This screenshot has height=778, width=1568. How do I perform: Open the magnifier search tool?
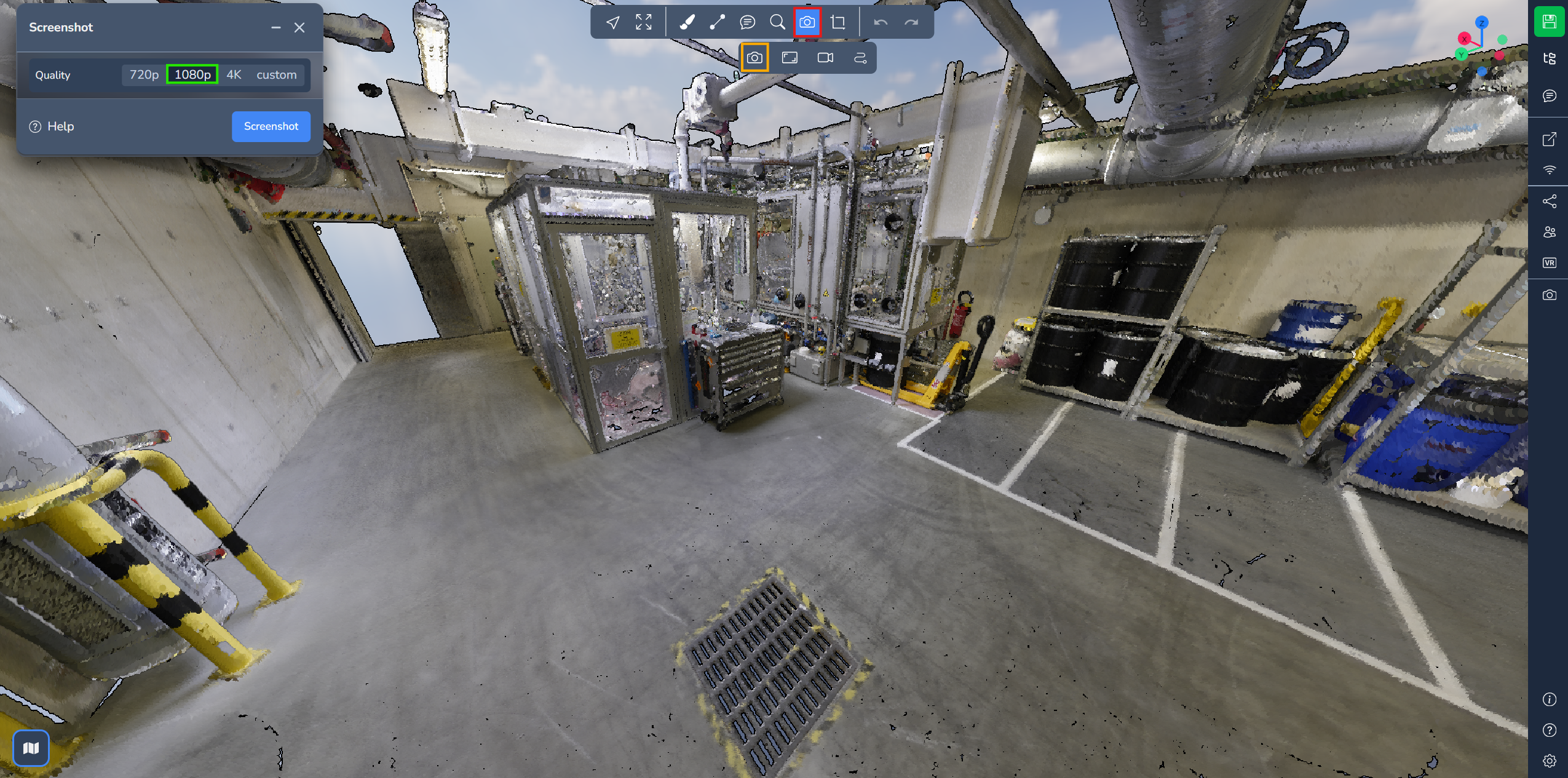click(777, 23)
